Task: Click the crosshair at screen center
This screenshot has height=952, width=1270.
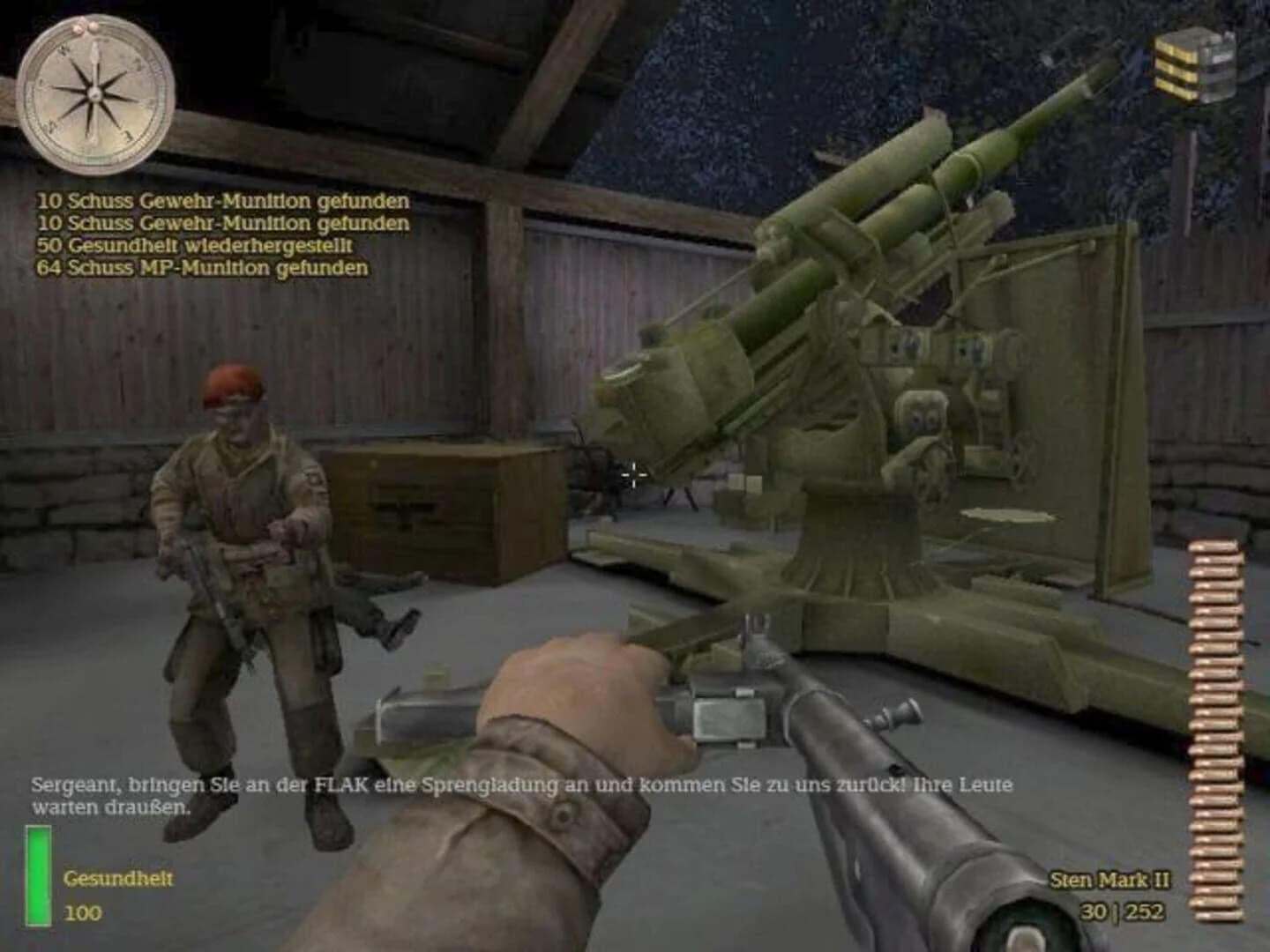Action: pyautogui.click(x=633, y=474)
